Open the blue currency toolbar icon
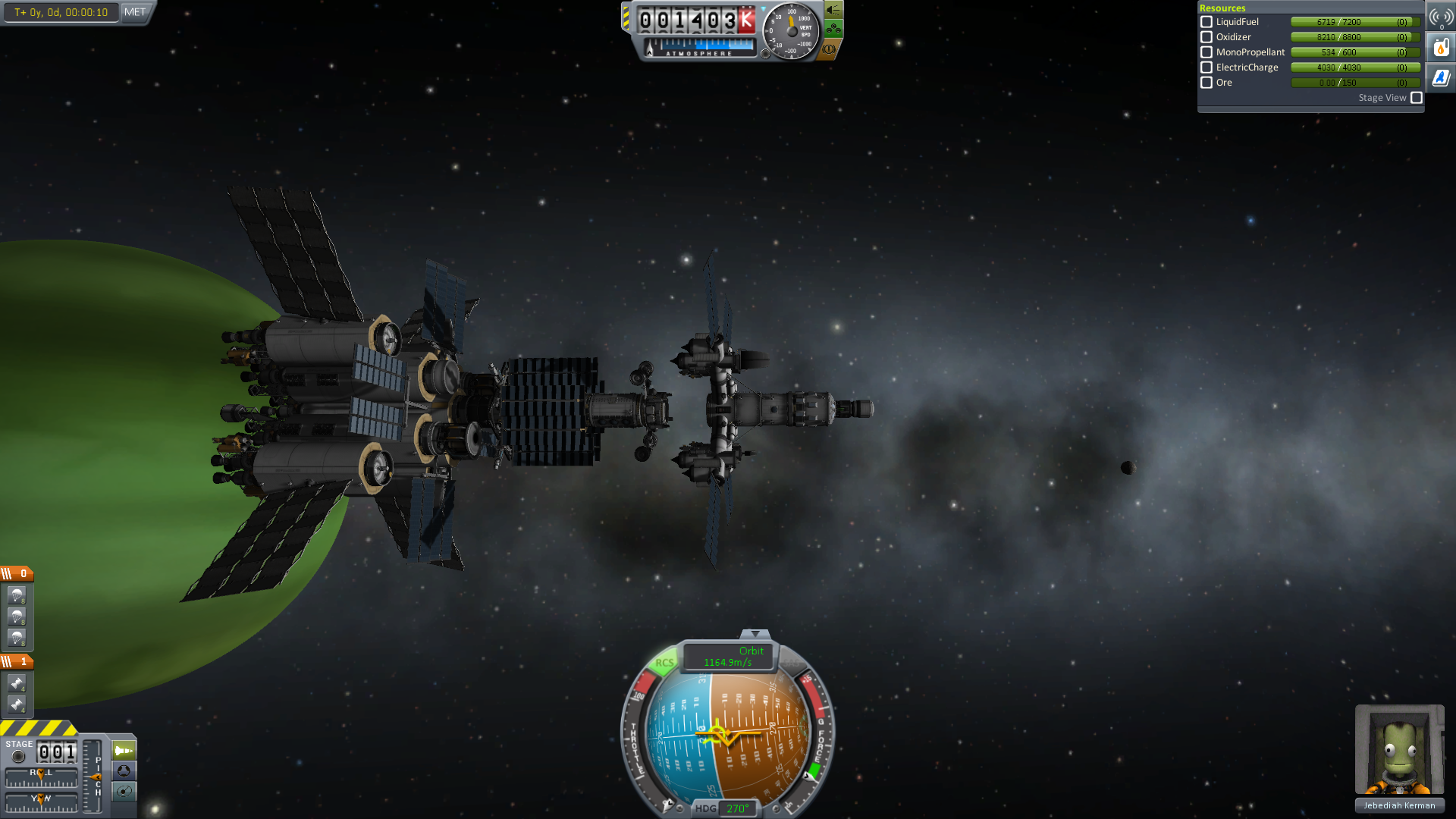 pyautogui.click(x=1441, y=78)
